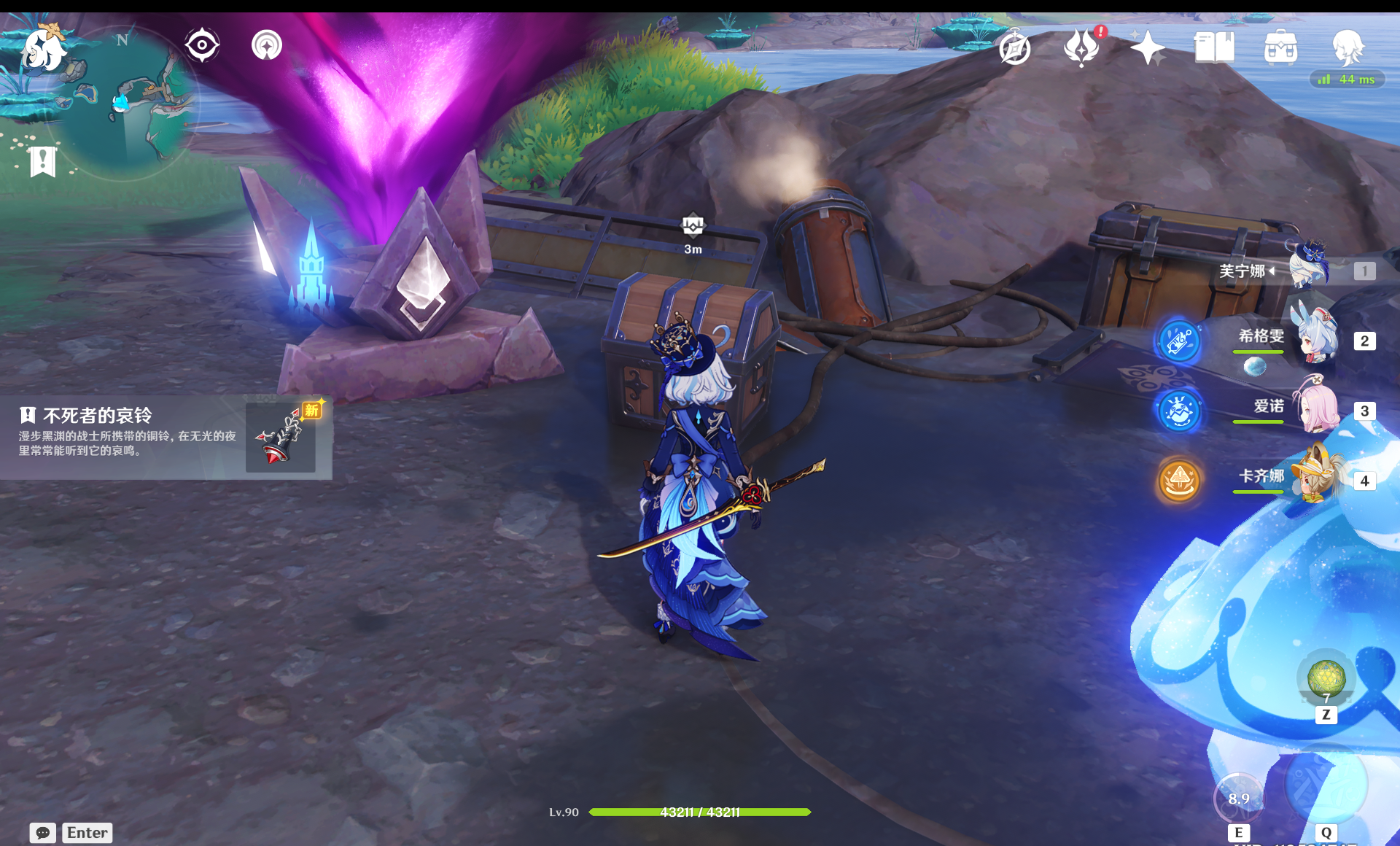Screen dimensions: 1400x846
Task: Open the quest navigation target icon
Action: [x=202, y=45]
